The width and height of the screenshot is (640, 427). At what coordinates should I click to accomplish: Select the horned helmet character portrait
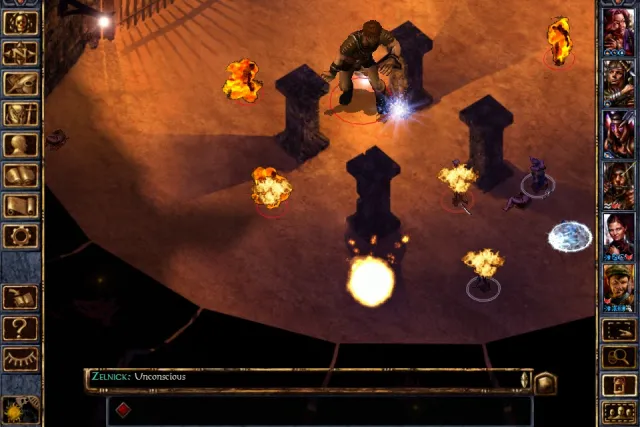pyautogui.click(x=619, y=134)
